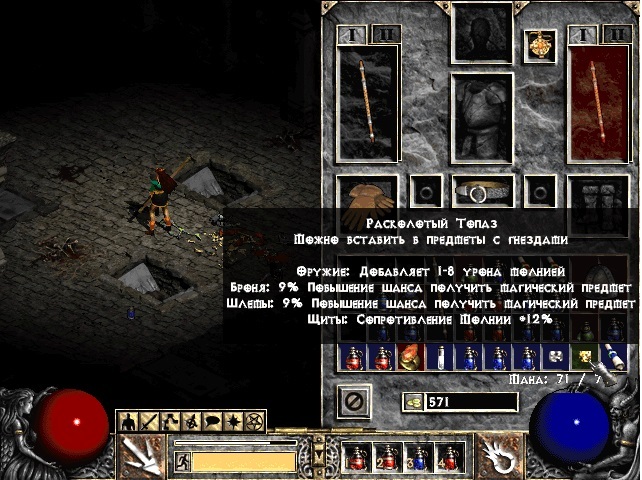
Task: Toggle the run/walk button
Action: (x=182, y=461)
